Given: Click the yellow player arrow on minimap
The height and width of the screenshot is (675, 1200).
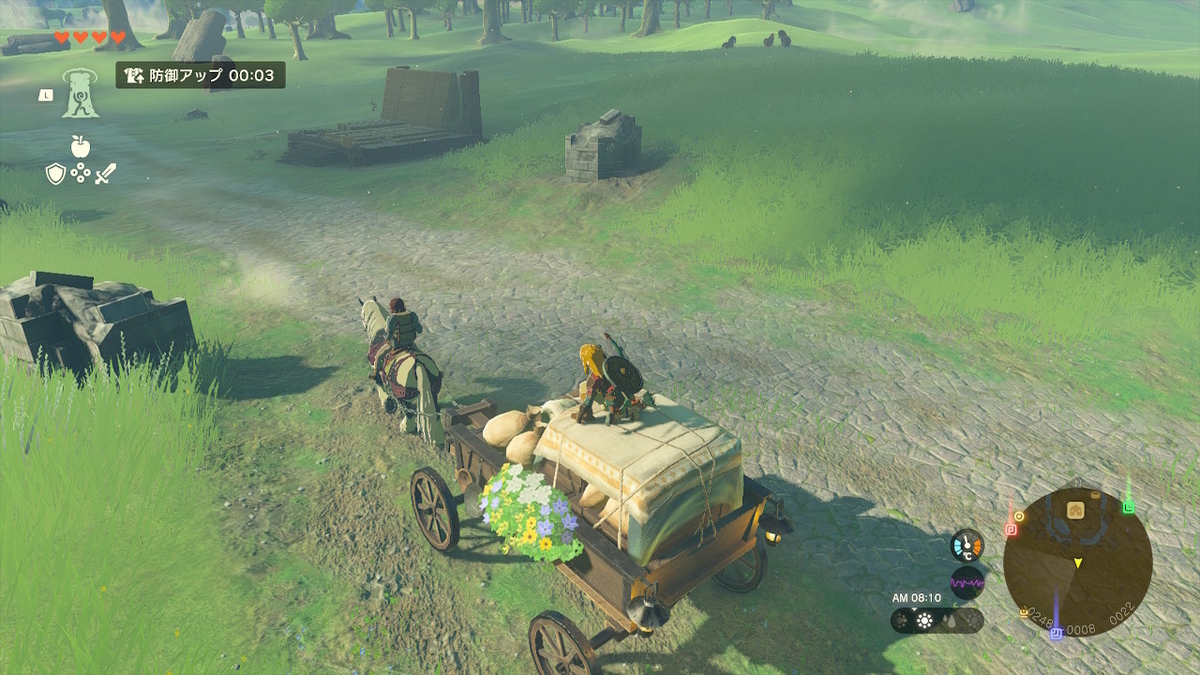Looking at the screenshot, I should pos(1078,564).
